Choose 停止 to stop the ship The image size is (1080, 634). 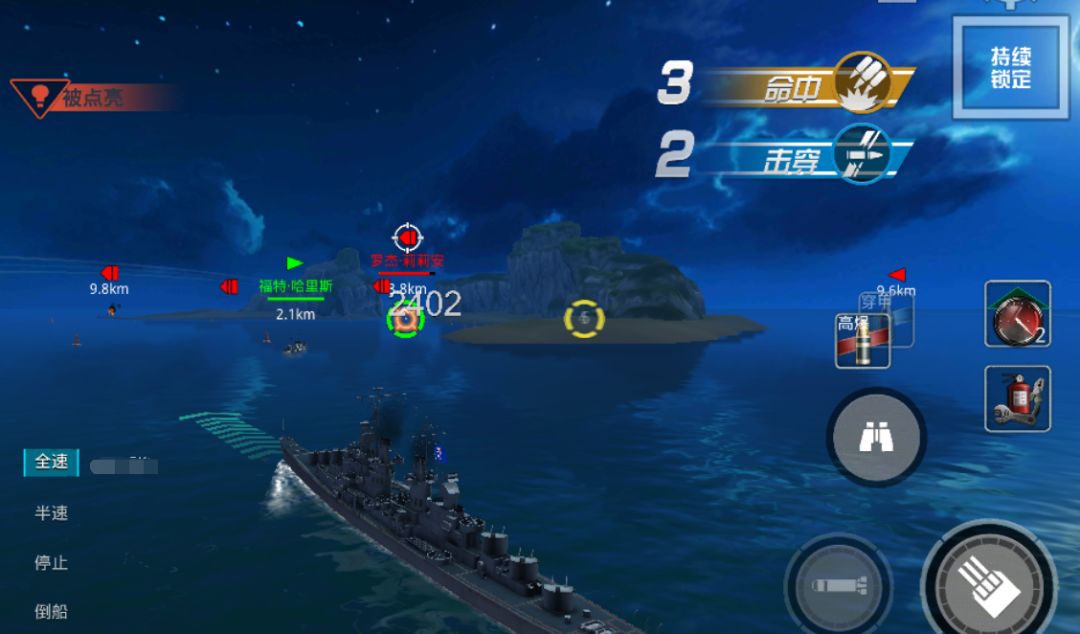click(x=52, y=563)
